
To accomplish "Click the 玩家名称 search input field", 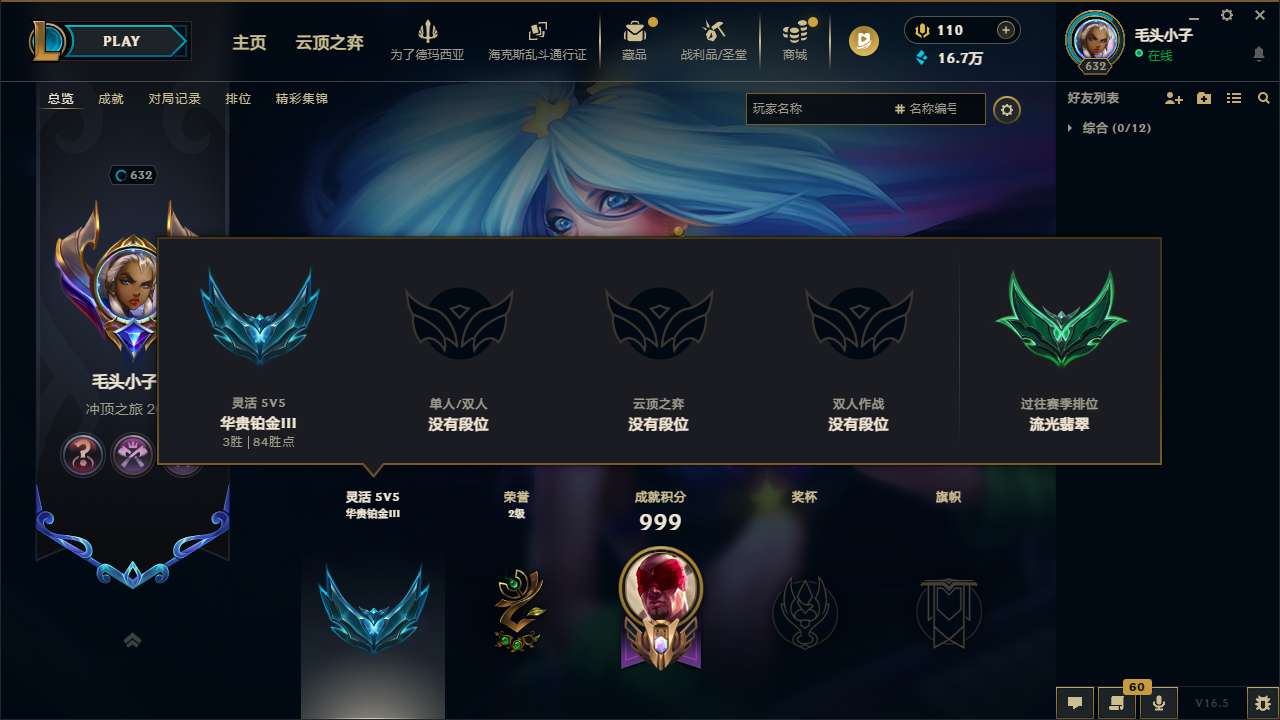I will [820, 108].
